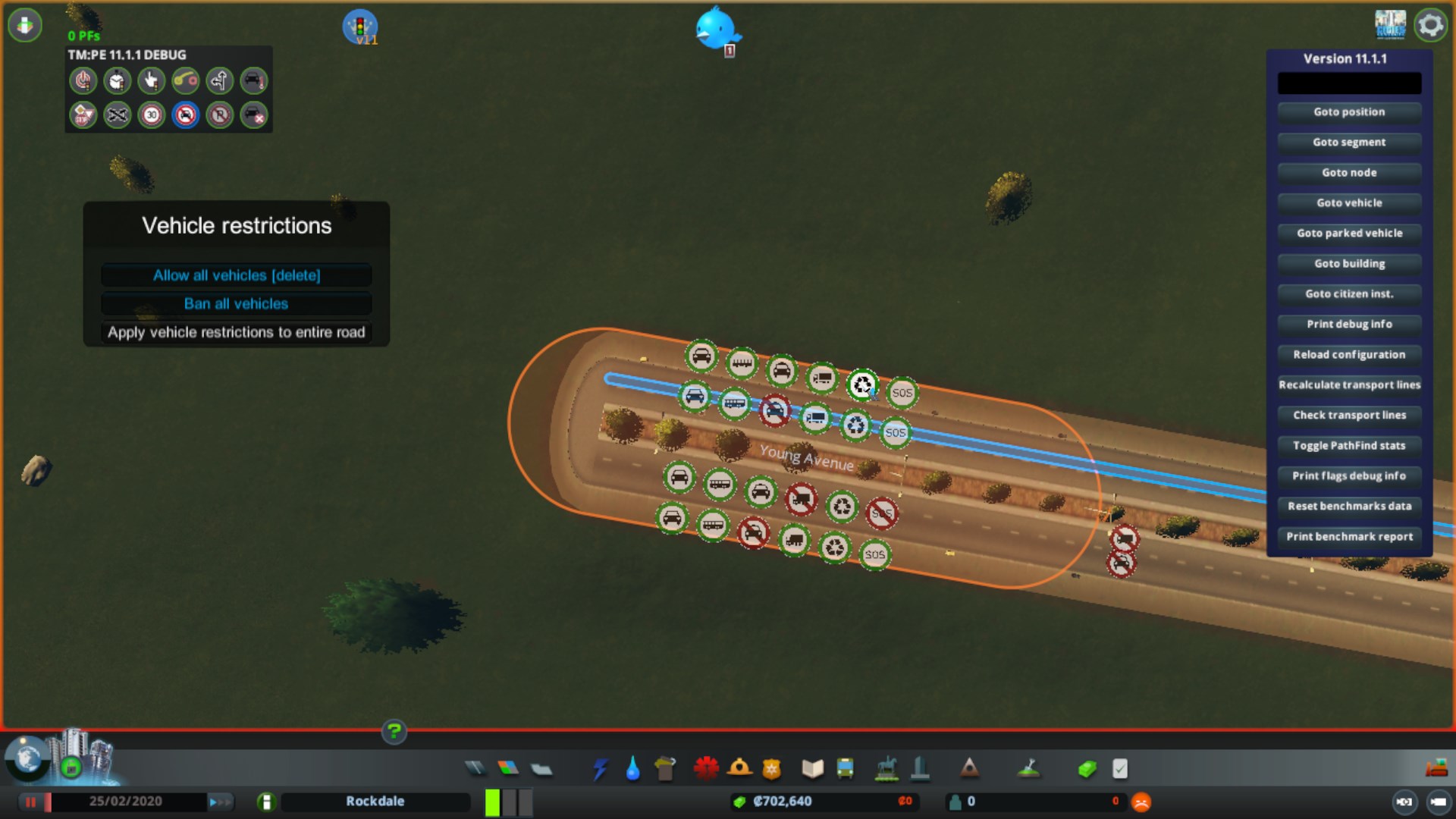Open the game options gear
The width and height of the screenshot is (1456, 819).
pyautogui.click(x=1430, y=26)
